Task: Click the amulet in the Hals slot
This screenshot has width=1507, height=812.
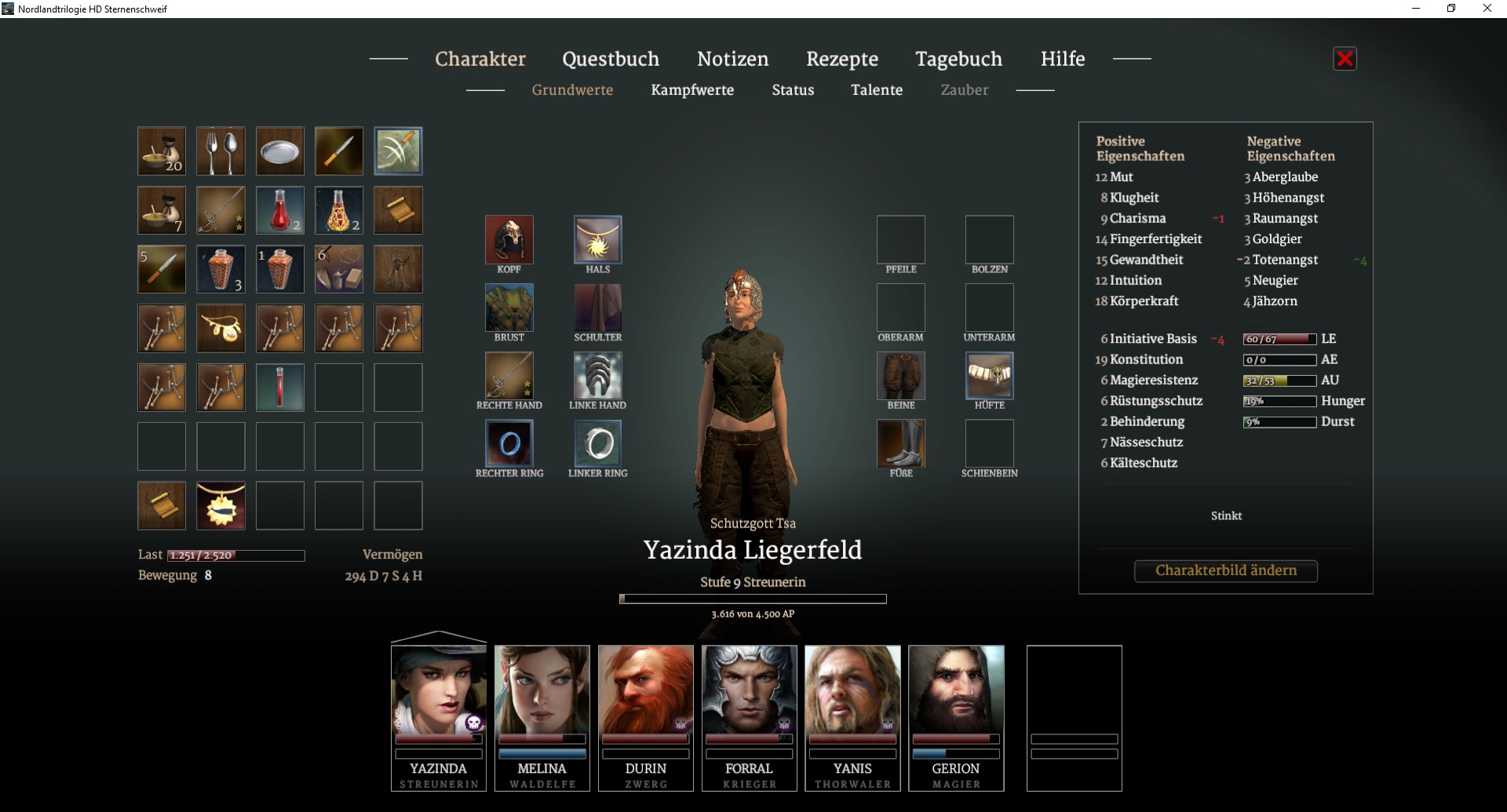Action: 597,239
